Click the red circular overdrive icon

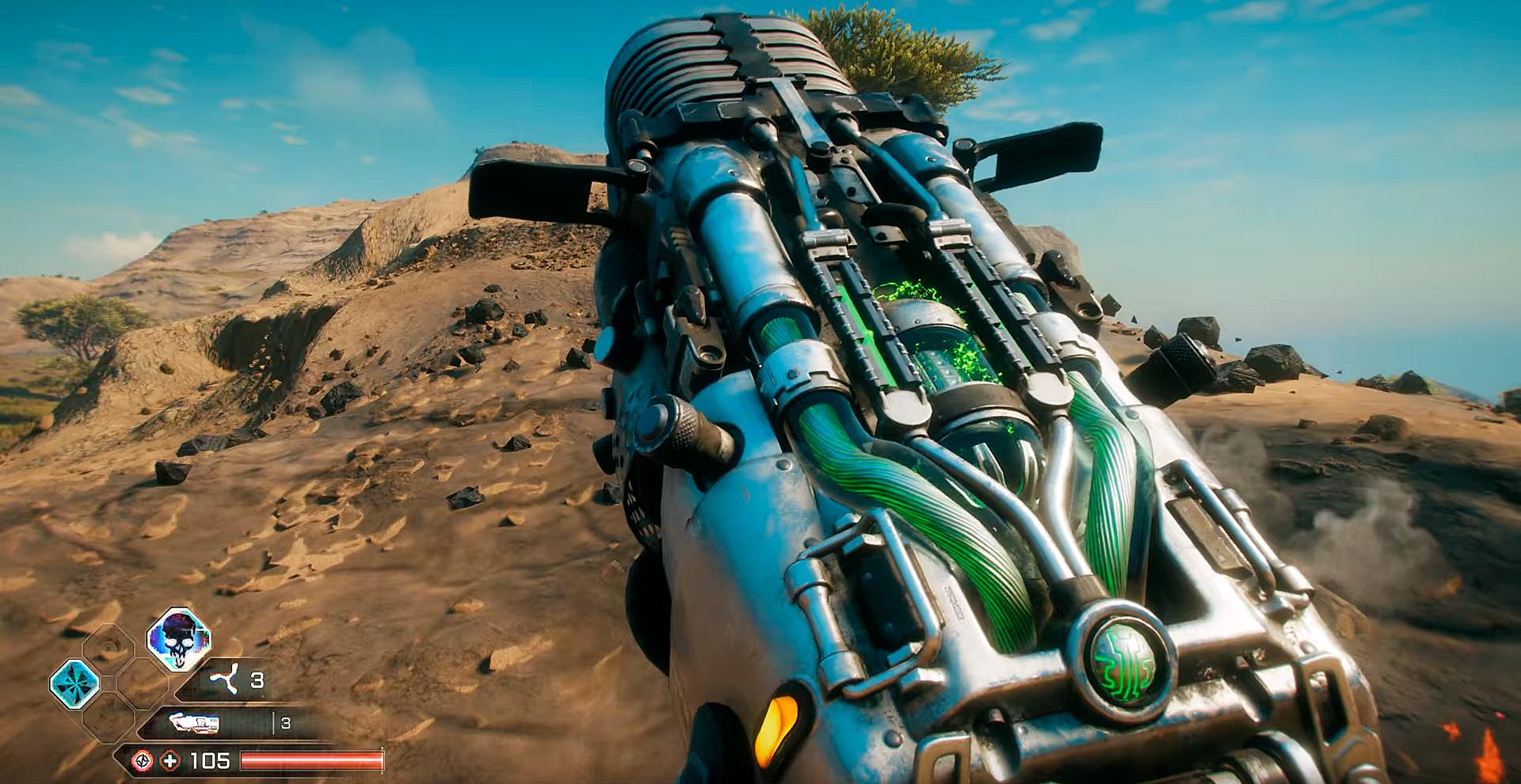(x=143, y=761)
